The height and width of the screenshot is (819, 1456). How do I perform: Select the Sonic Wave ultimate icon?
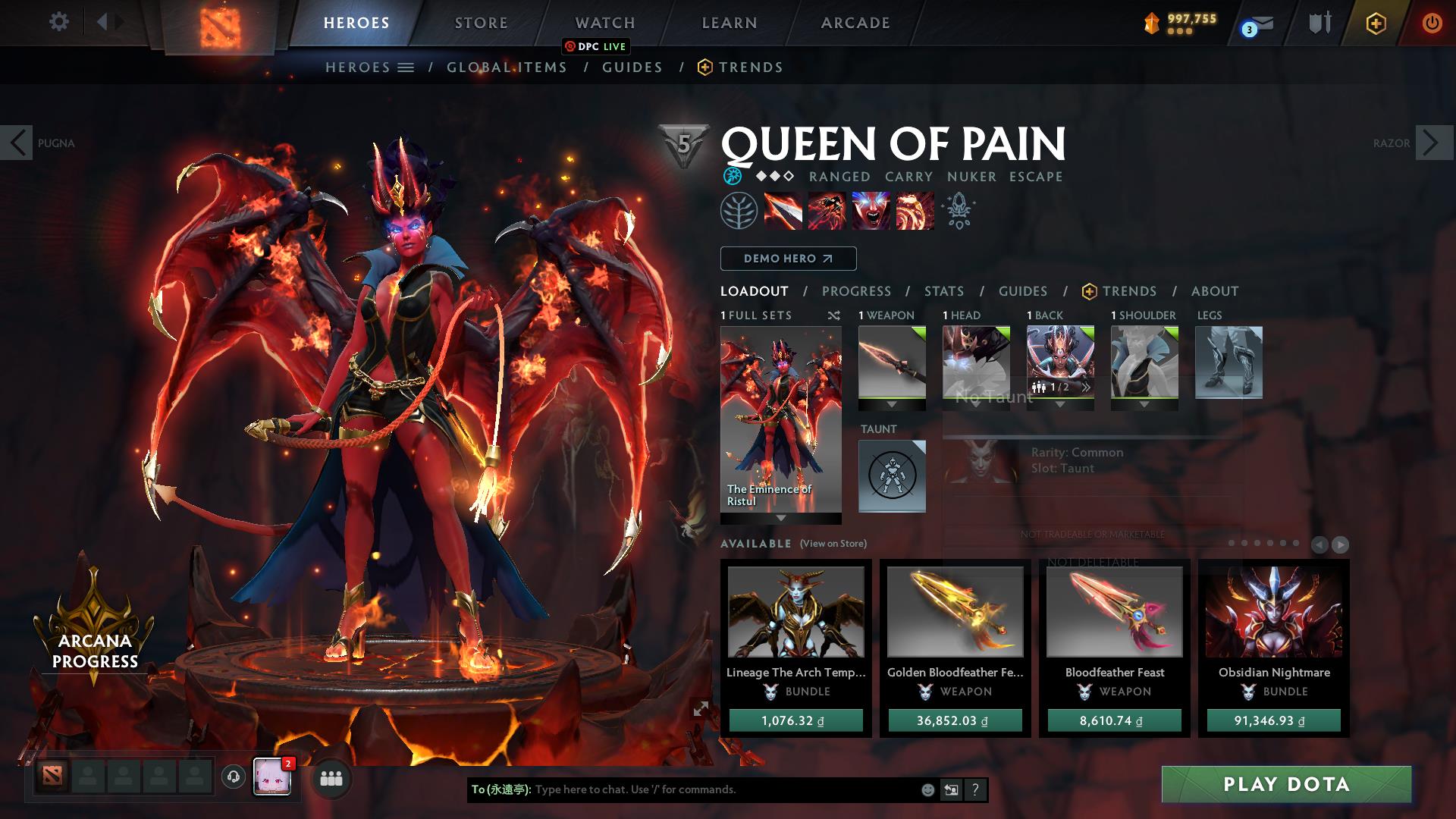[914, 211]
